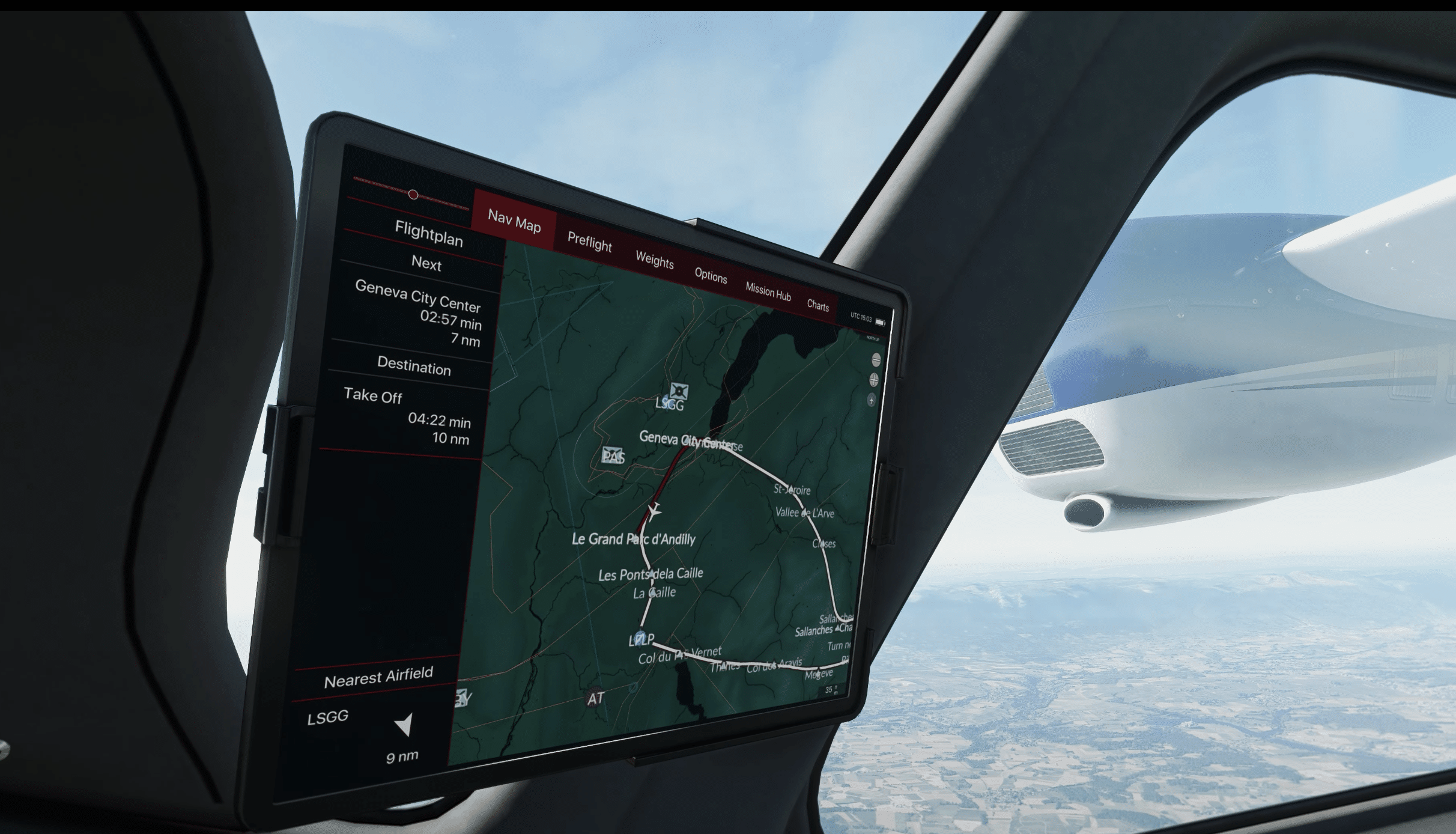Select the aircraft position marker on map
Screen dimensions: 1456x834
[654, 511]
